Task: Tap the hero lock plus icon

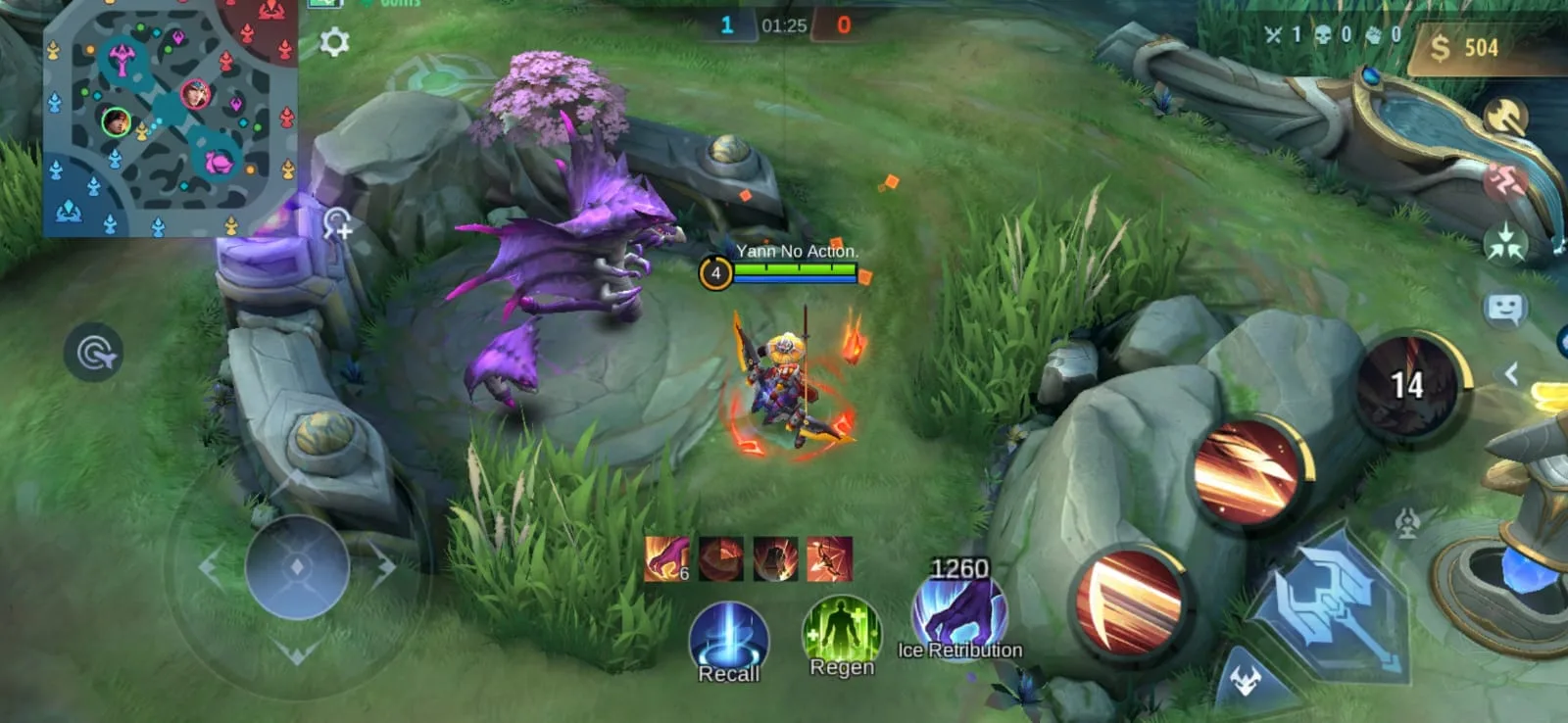Action: coord(337,224)
